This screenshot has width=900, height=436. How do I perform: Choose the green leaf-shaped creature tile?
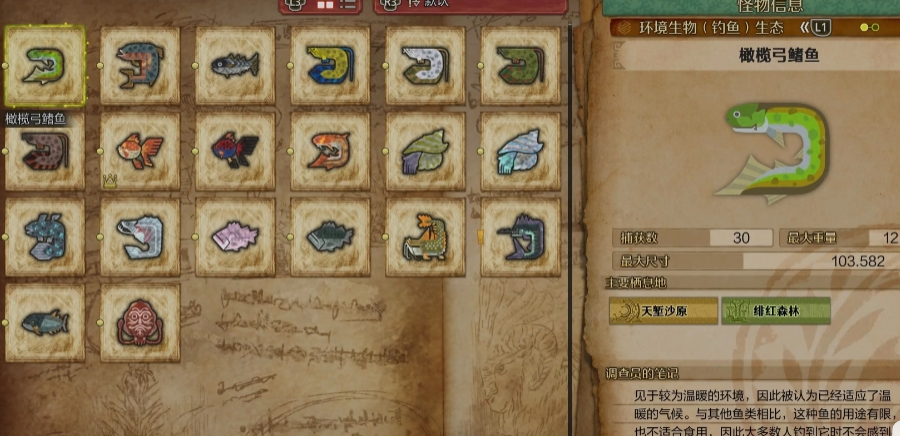tap(425, 151)
